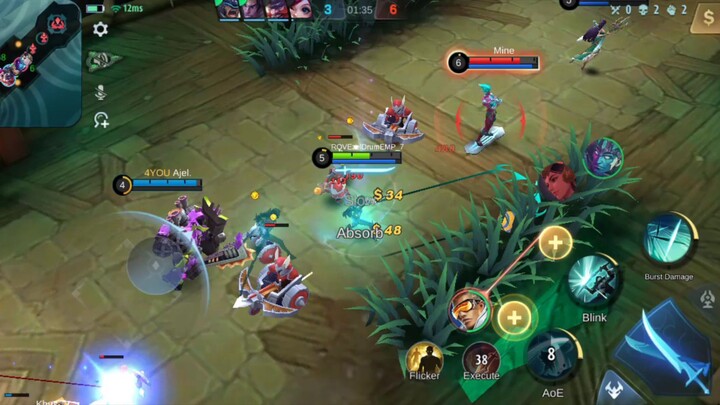Open the settings gear menu

point(100,30)
